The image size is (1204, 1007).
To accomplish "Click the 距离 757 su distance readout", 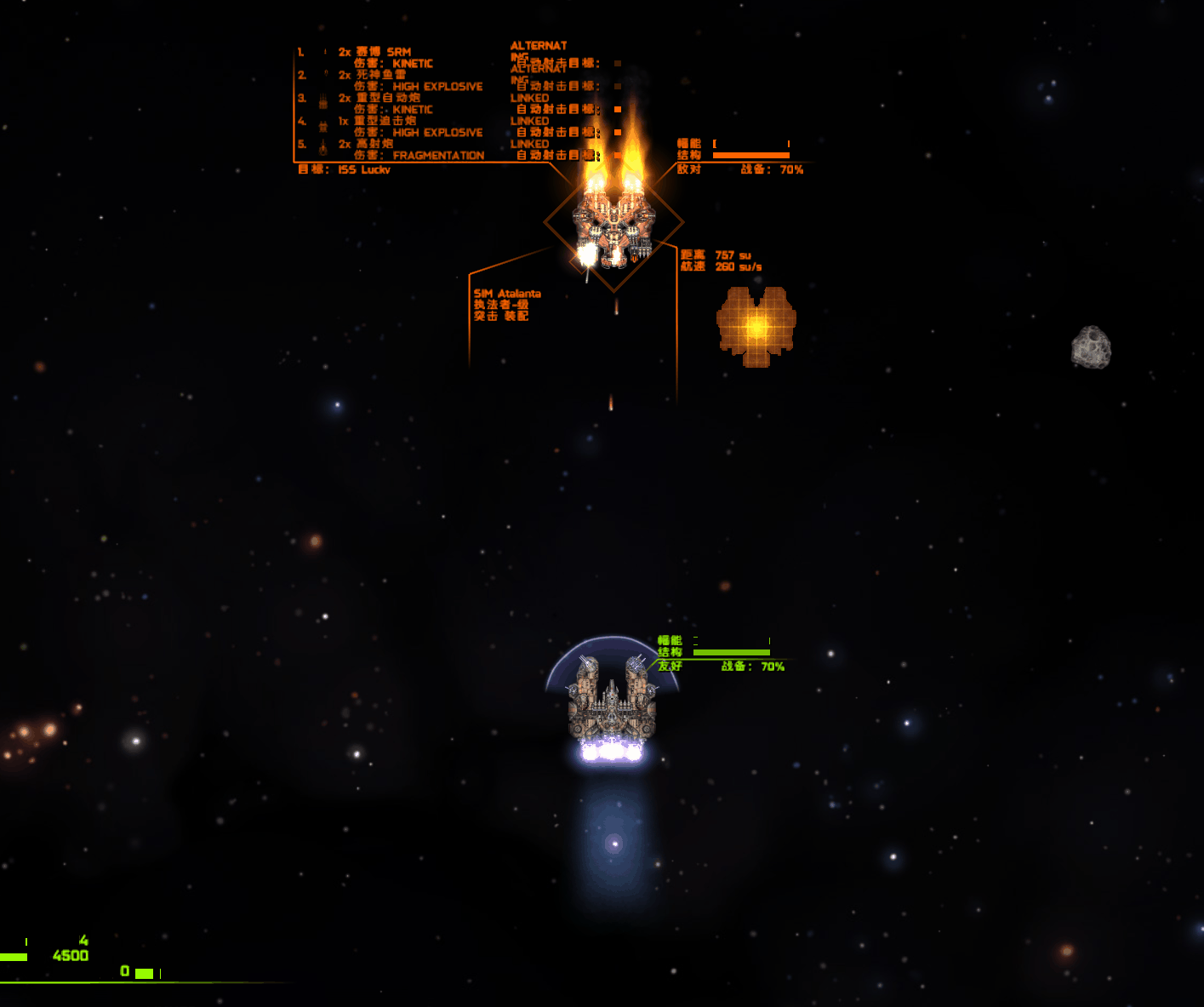I will click(x=716, y=253).
